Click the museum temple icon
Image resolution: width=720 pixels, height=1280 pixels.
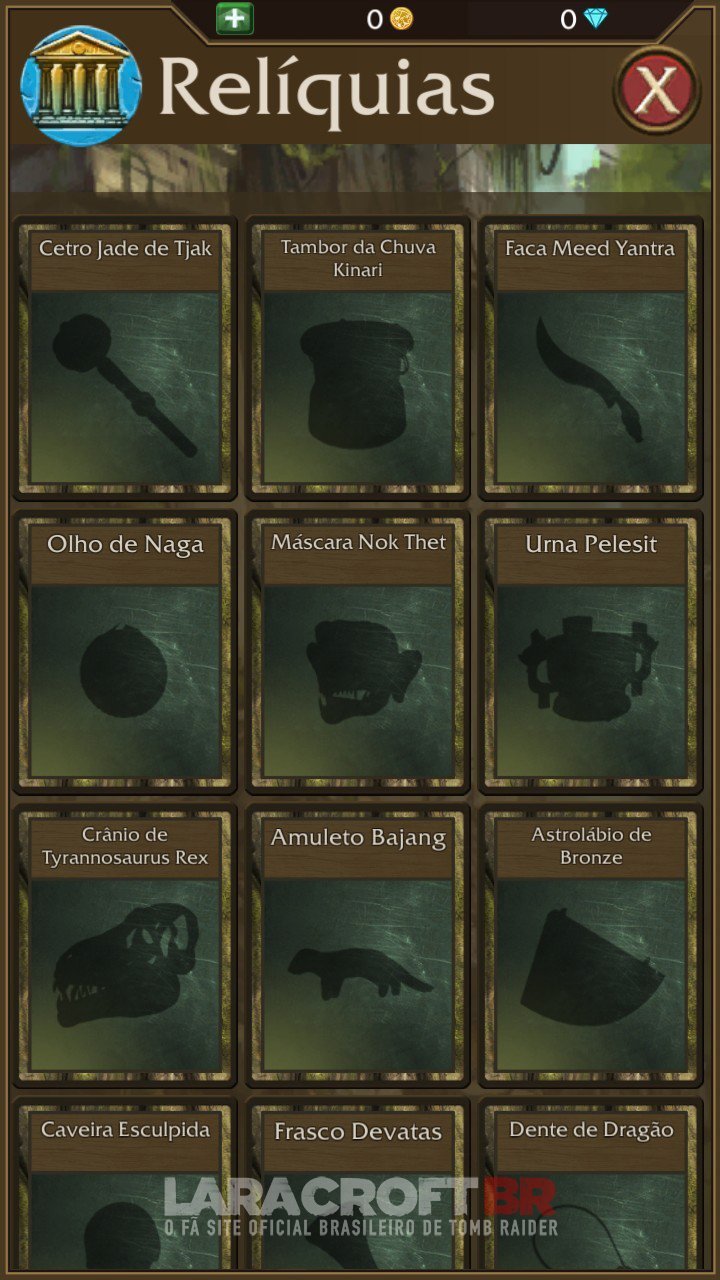(x=80, y=86)
